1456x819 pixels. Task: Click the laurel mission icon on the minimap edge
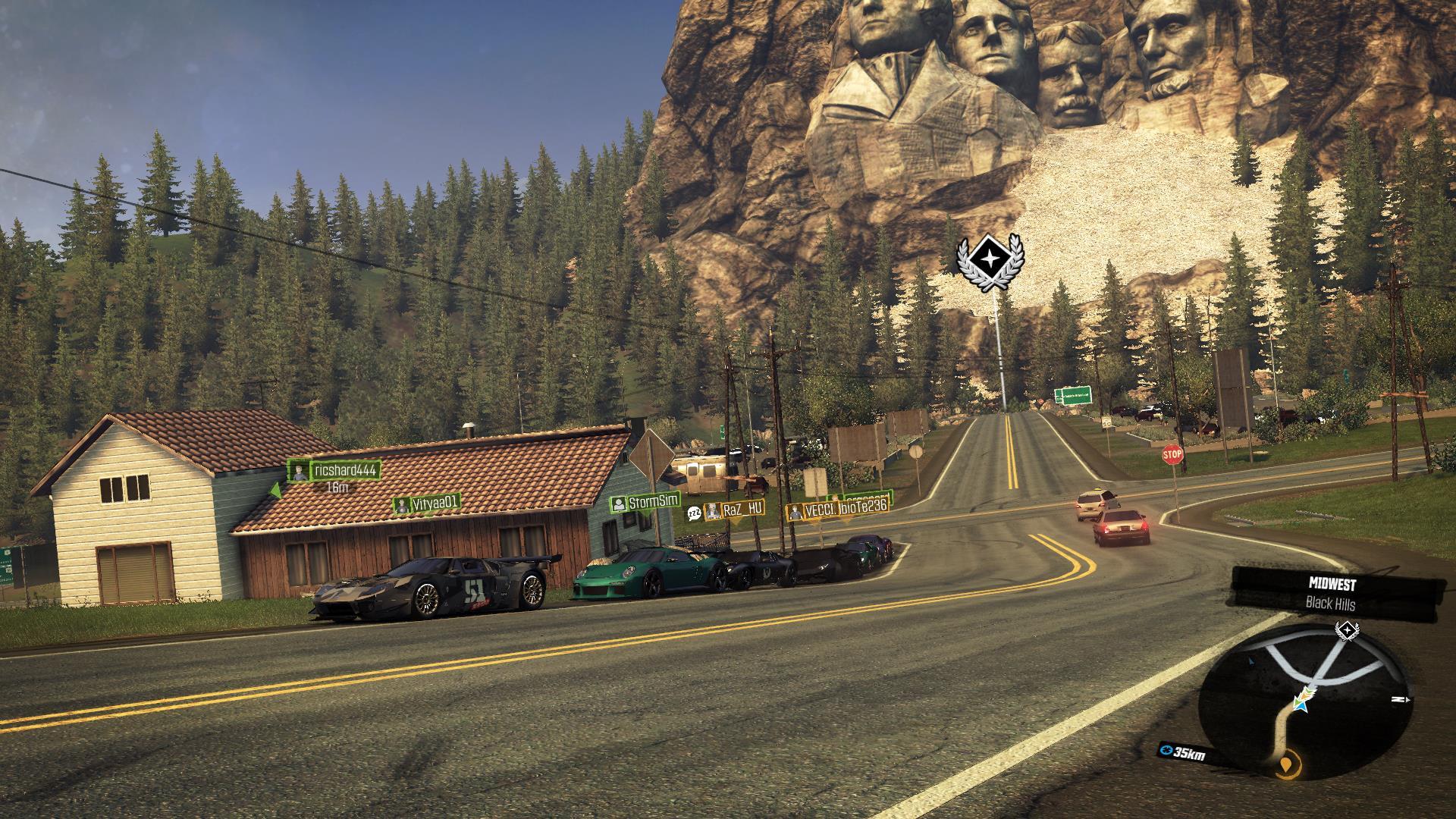click(x=1345, y=631)
